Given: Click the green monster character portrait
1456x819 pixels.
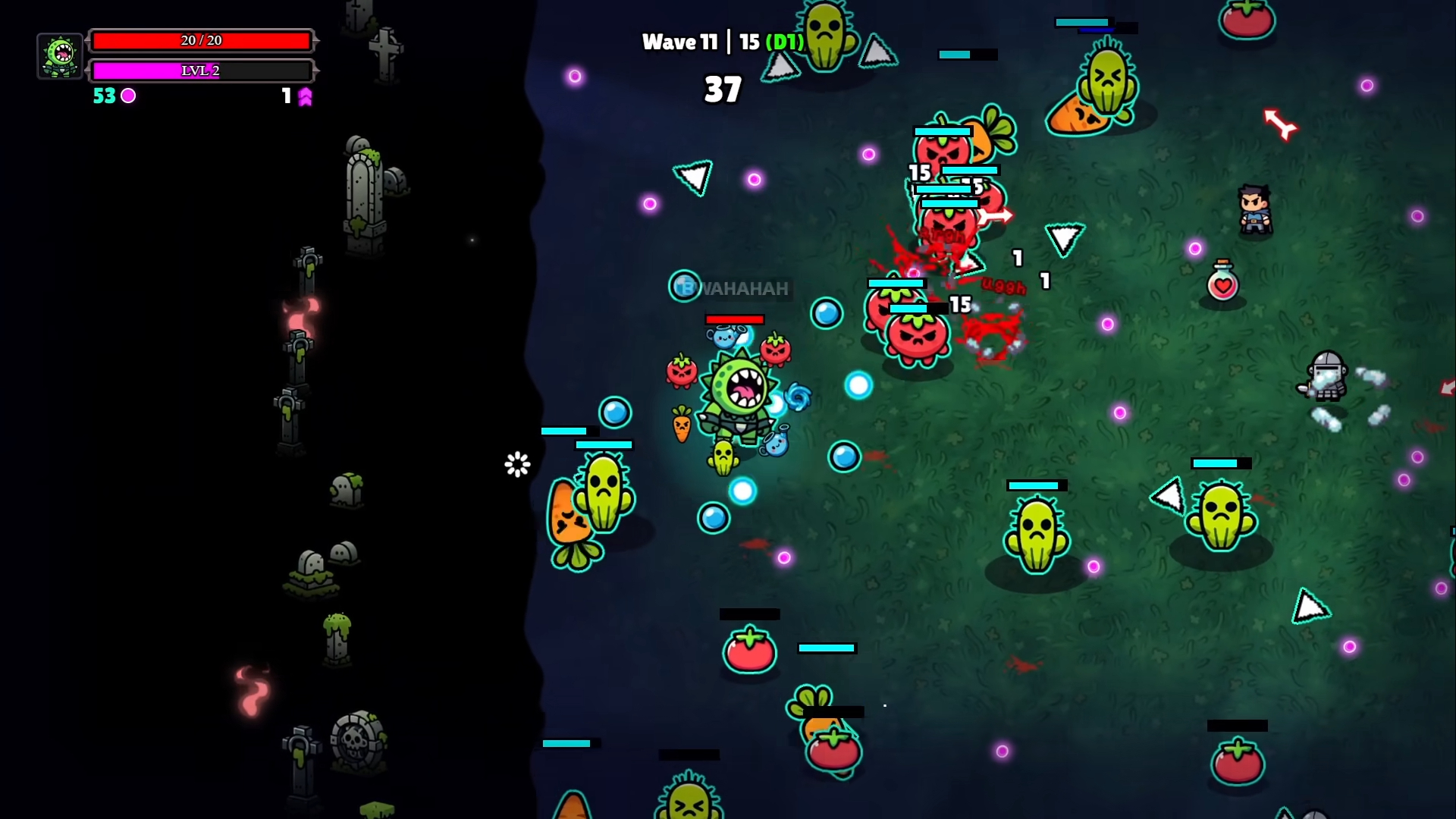Looking at the screenshot, I should coord(60,56).
